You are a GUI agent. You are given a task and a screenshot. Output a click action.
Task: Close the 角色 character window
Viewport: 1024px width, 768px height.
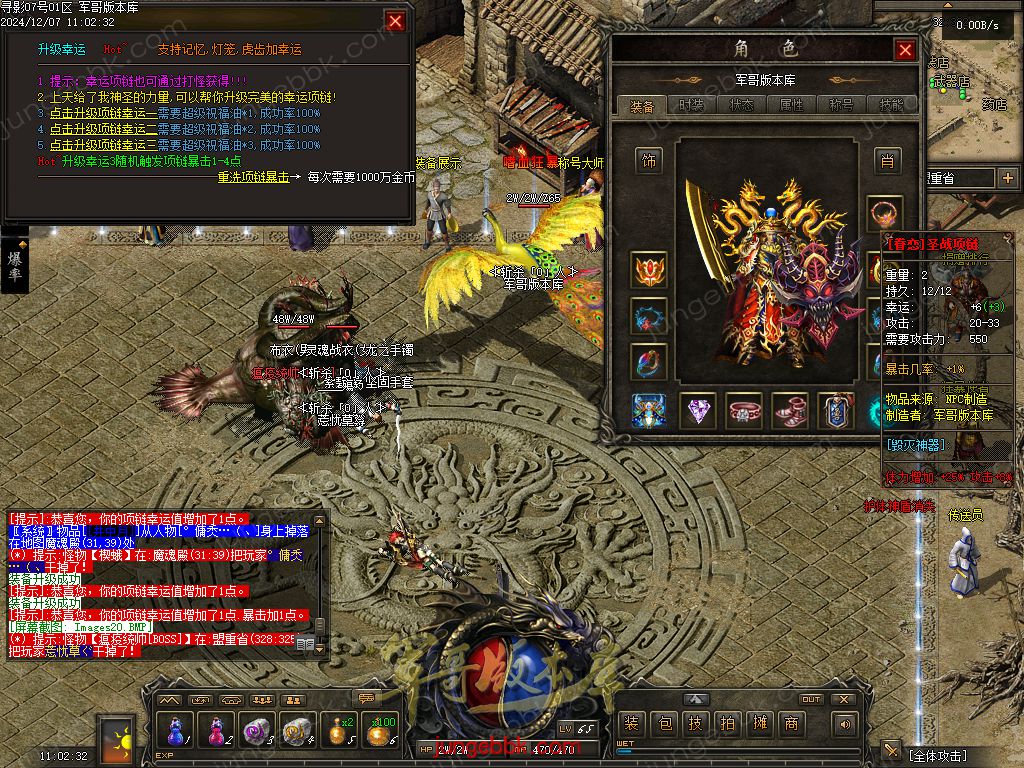pyautogui.click(x=905, y=50)
